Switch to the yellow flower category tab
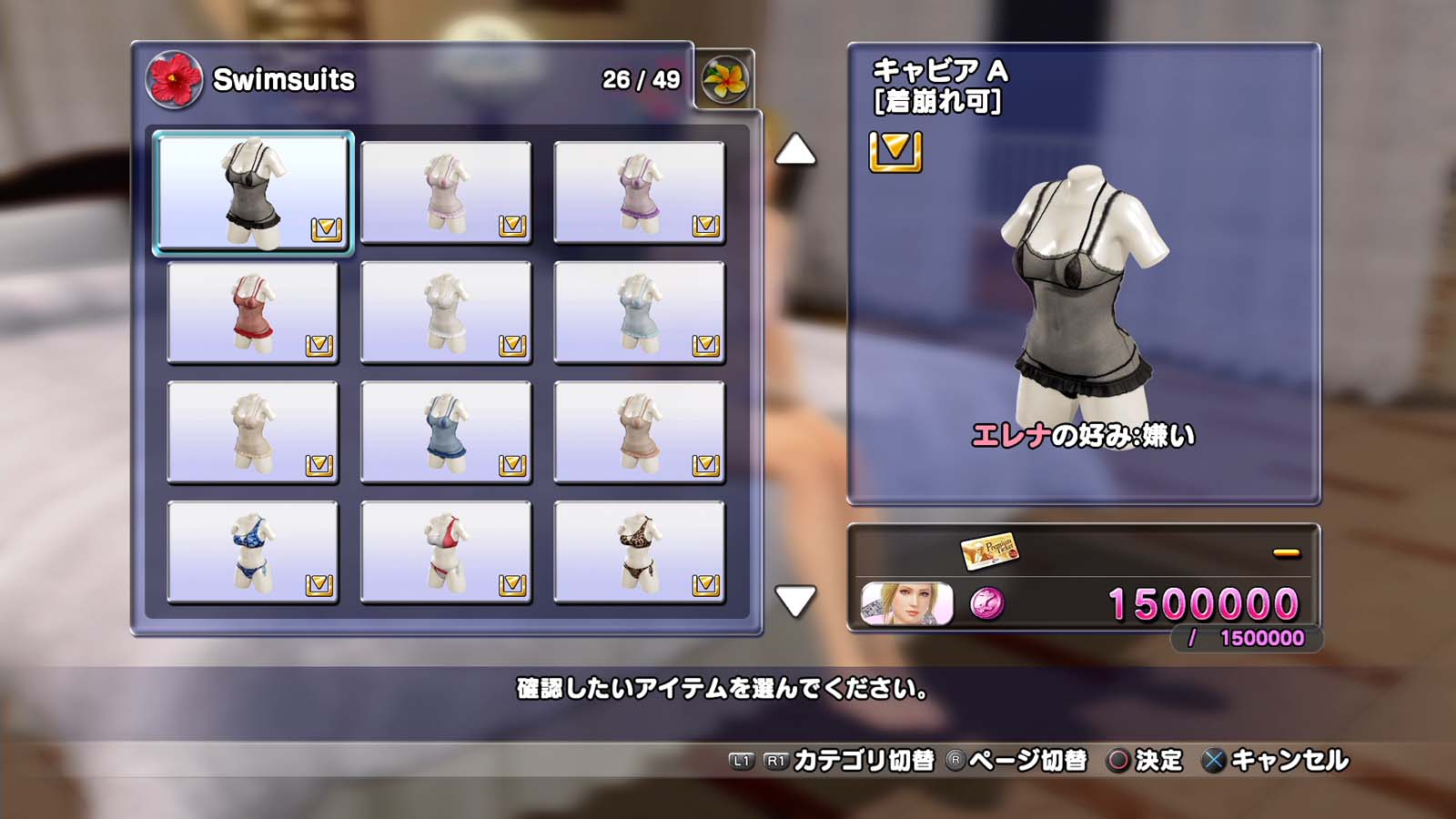The image size is (1456, 819). pyautogui.click(x=725, y=80)
